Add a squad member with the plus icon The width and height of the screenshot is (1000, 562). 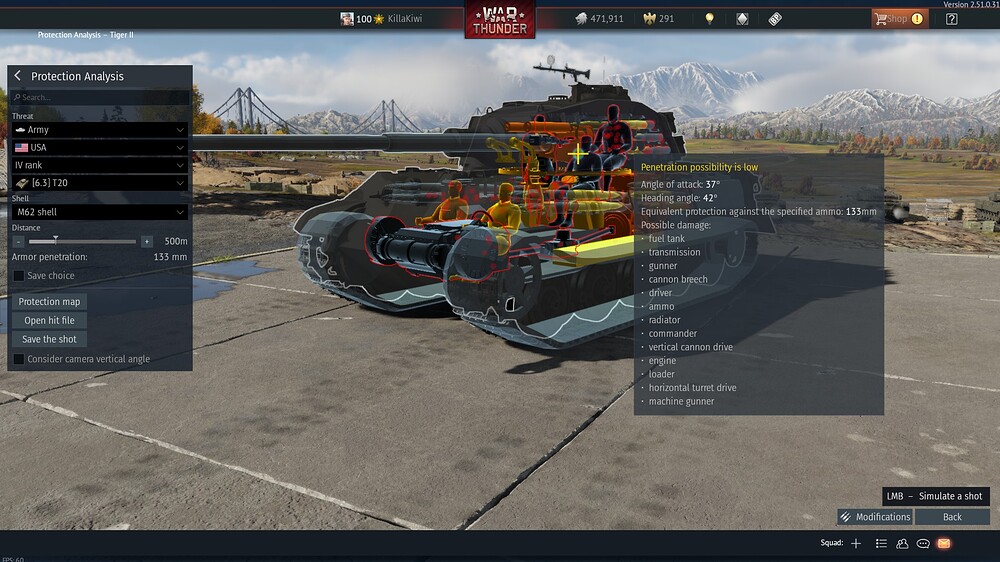coord(856,543)
